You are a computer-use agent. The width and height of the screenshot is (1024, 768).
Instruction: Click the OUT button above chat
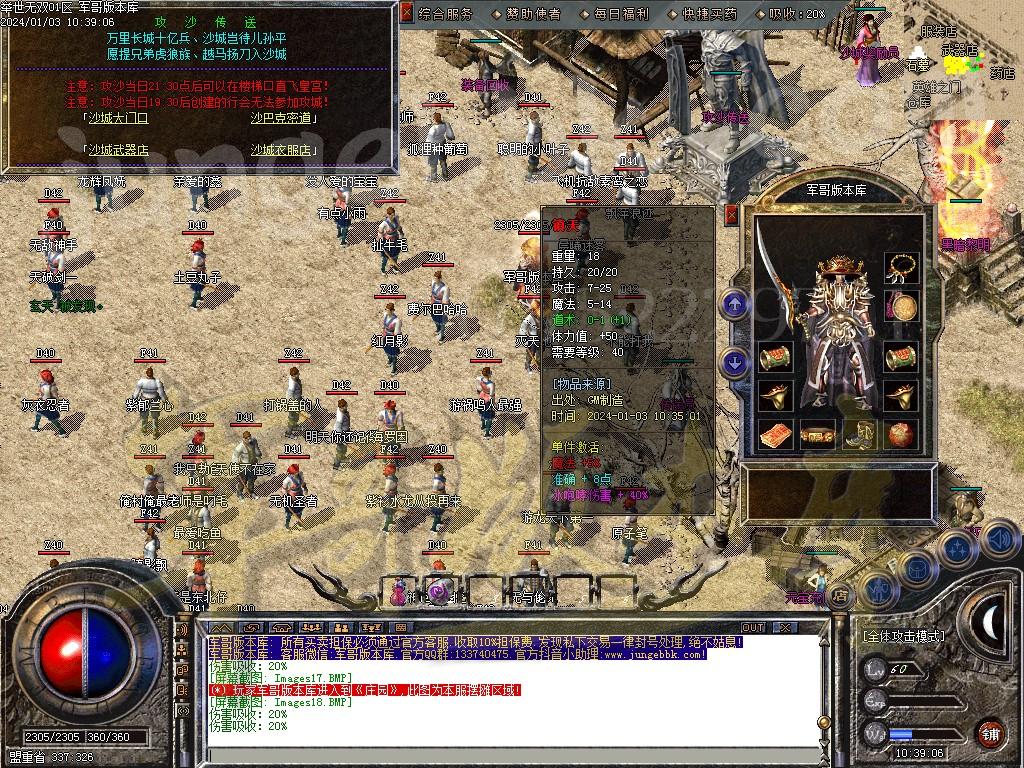[x=752, y=627]
